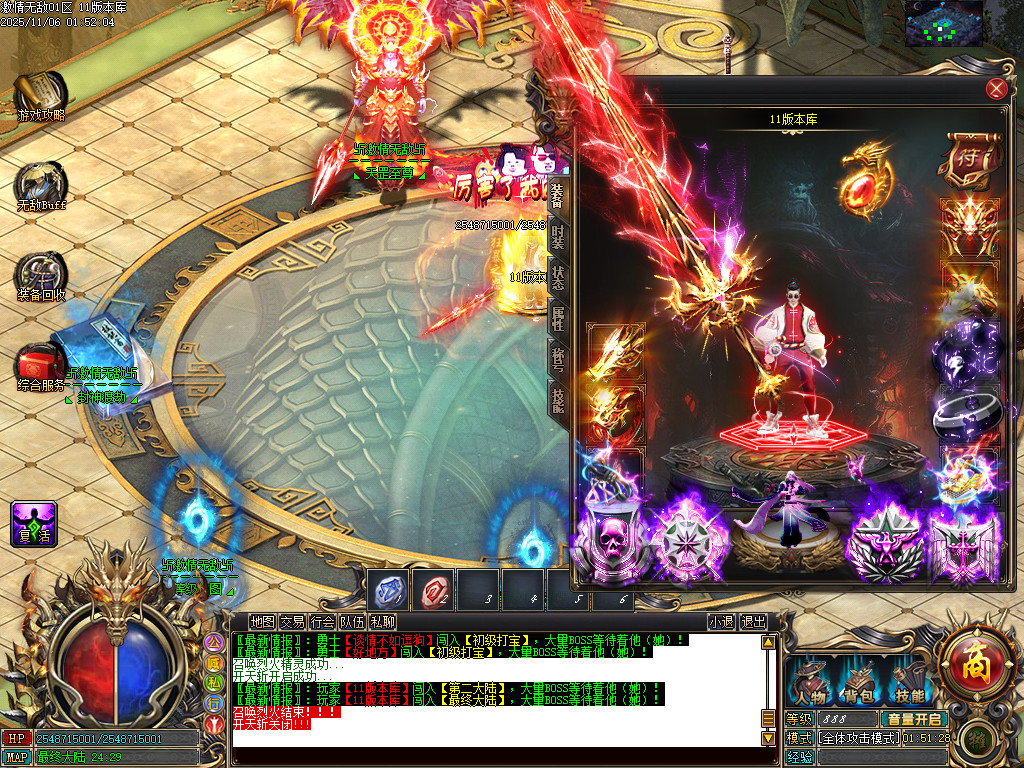The width and height of the screenshot is (1024, 768).
Task: Toggle the 音量开启 sound button
Action: (x=913, y=719)
